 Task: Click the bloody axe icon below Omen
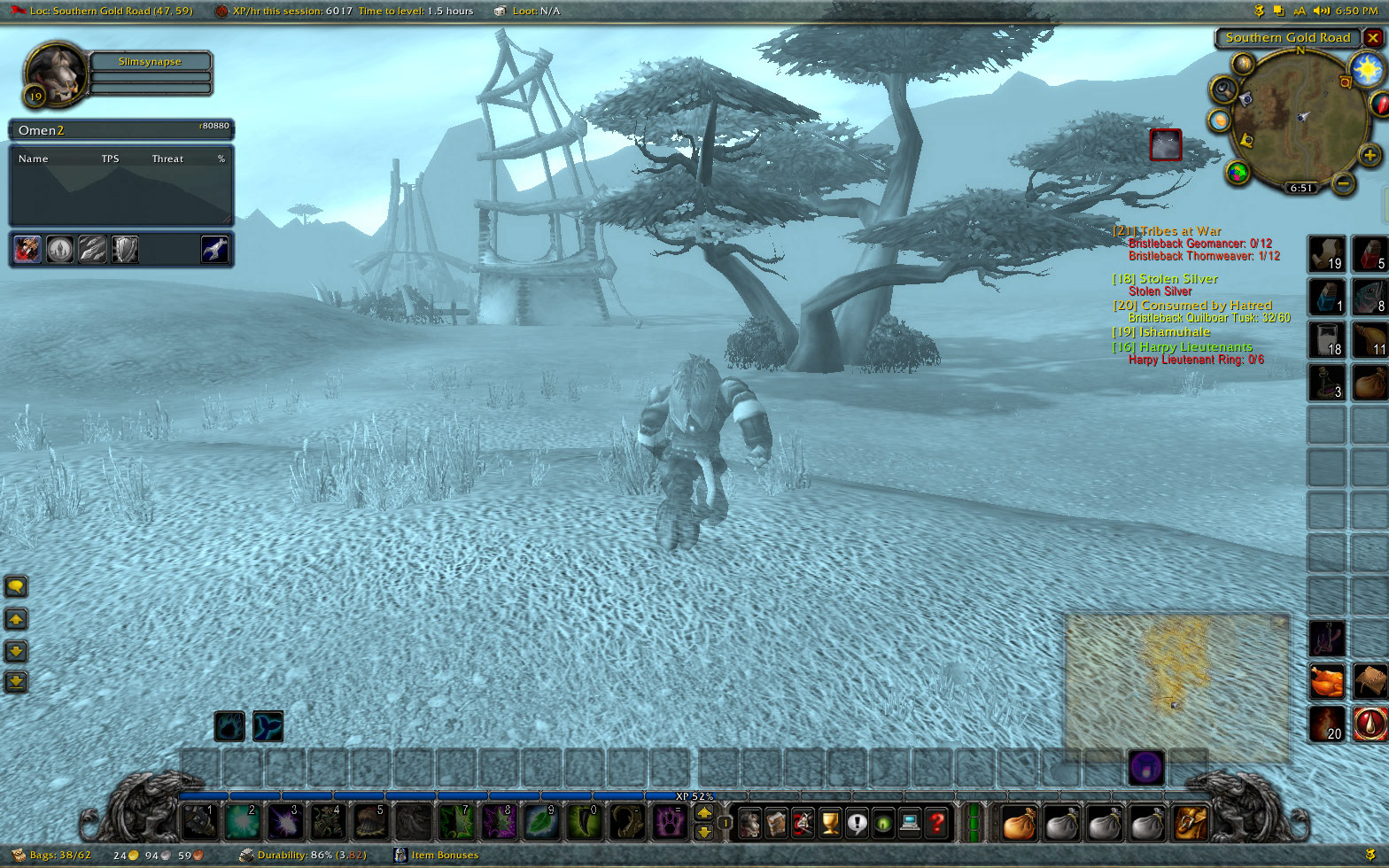click(27, 250)
